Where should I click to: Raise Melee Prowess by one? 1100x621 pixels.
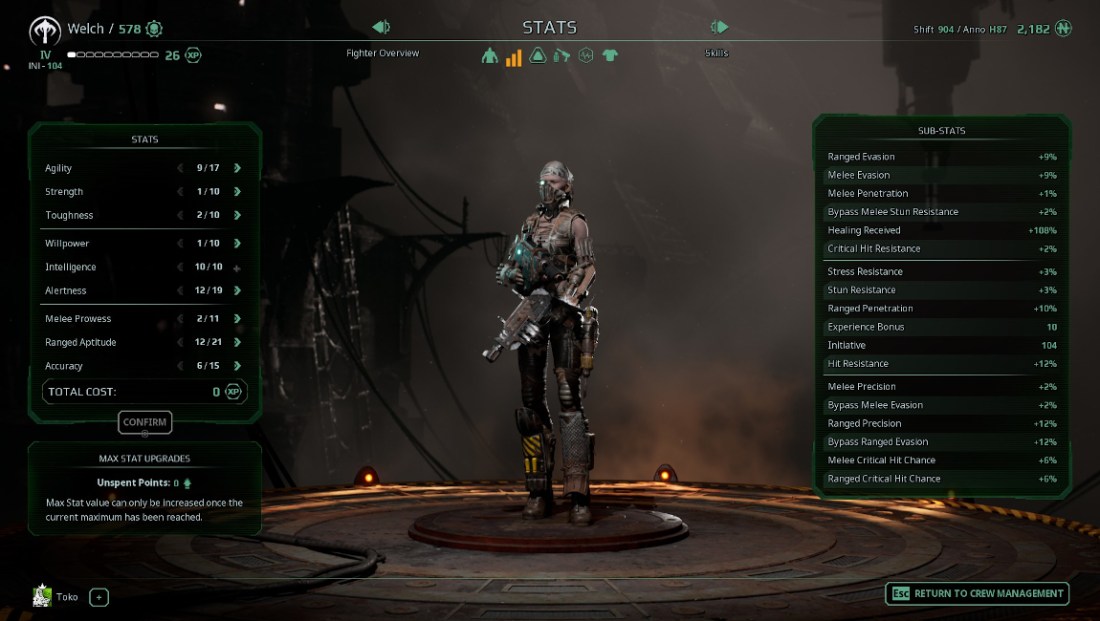[x=237, y=318]
